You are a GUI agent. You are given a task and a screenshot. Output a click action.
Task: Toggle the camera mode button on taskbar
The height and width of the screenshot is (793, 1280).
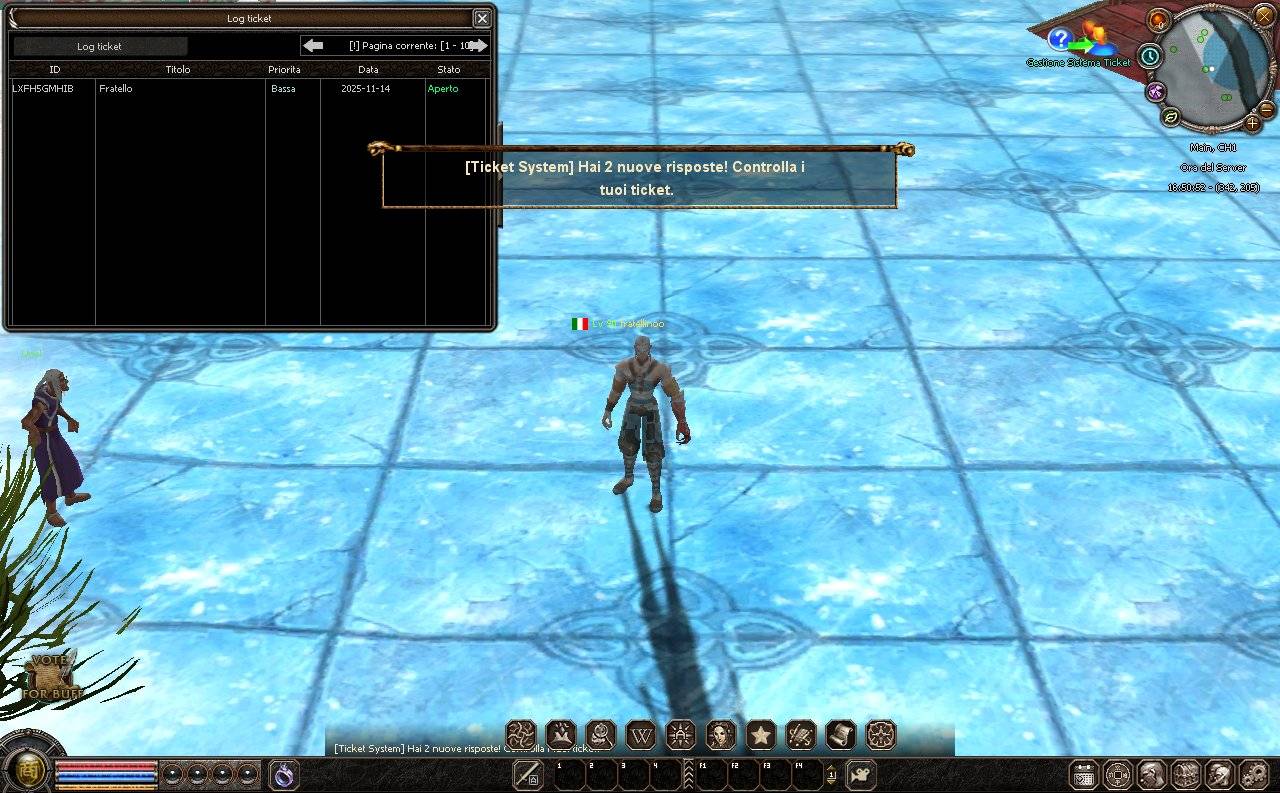(x=860, y=774)
